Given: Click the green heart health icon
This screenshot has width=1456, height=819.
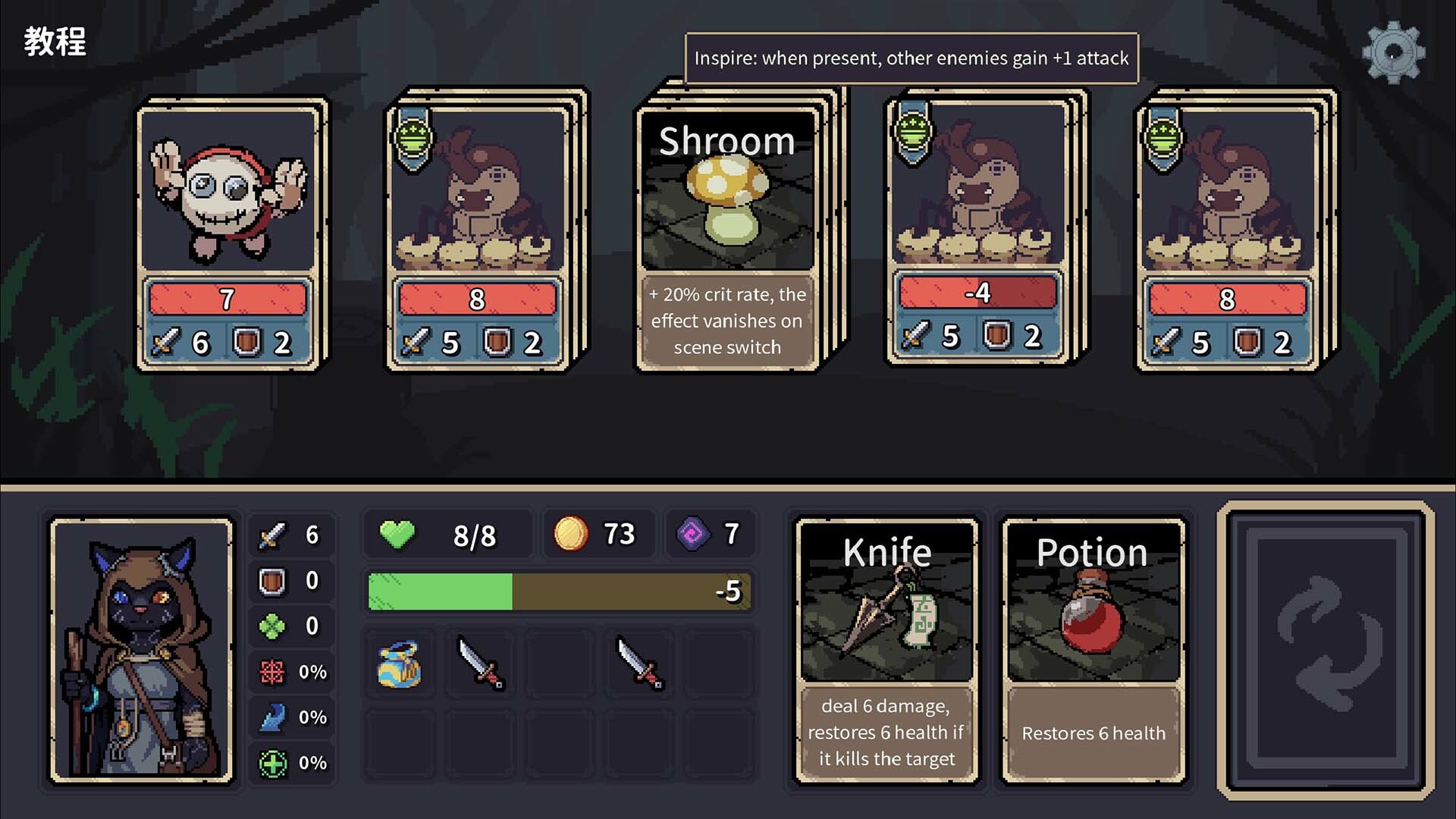Looking at the screenshot, I should pos(397,533).
